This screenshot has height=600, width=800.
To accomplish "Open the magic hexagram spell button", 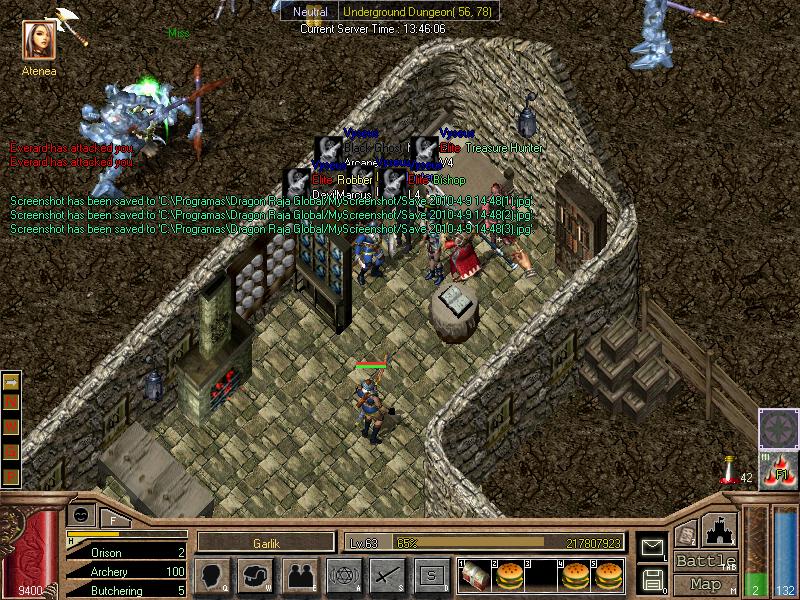I will point(345,575).
